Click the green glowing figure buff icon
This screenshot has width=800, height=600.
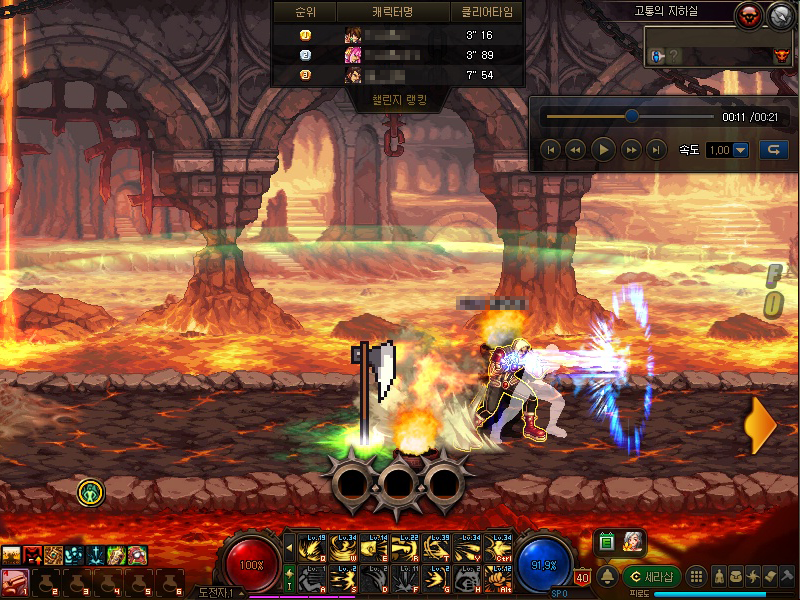point(91,492)
